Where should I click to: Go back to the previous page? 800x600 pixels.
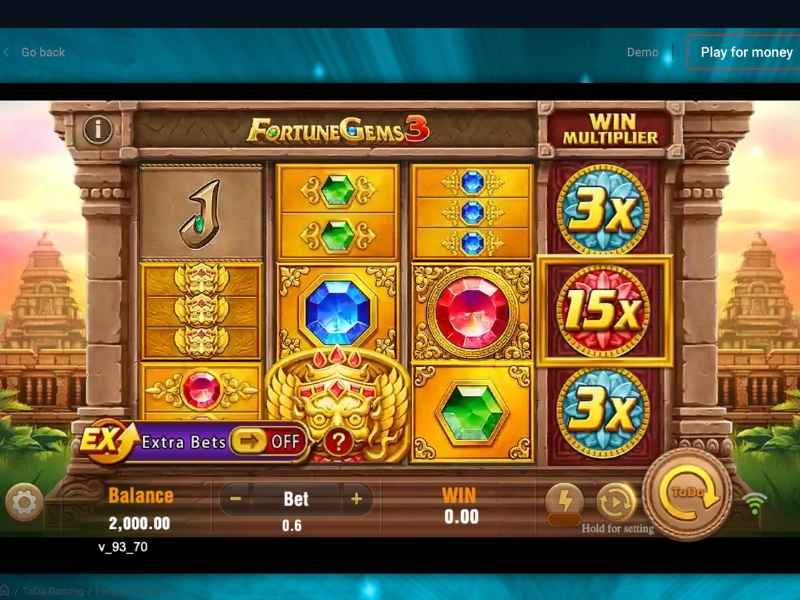(x=35, y=52)
